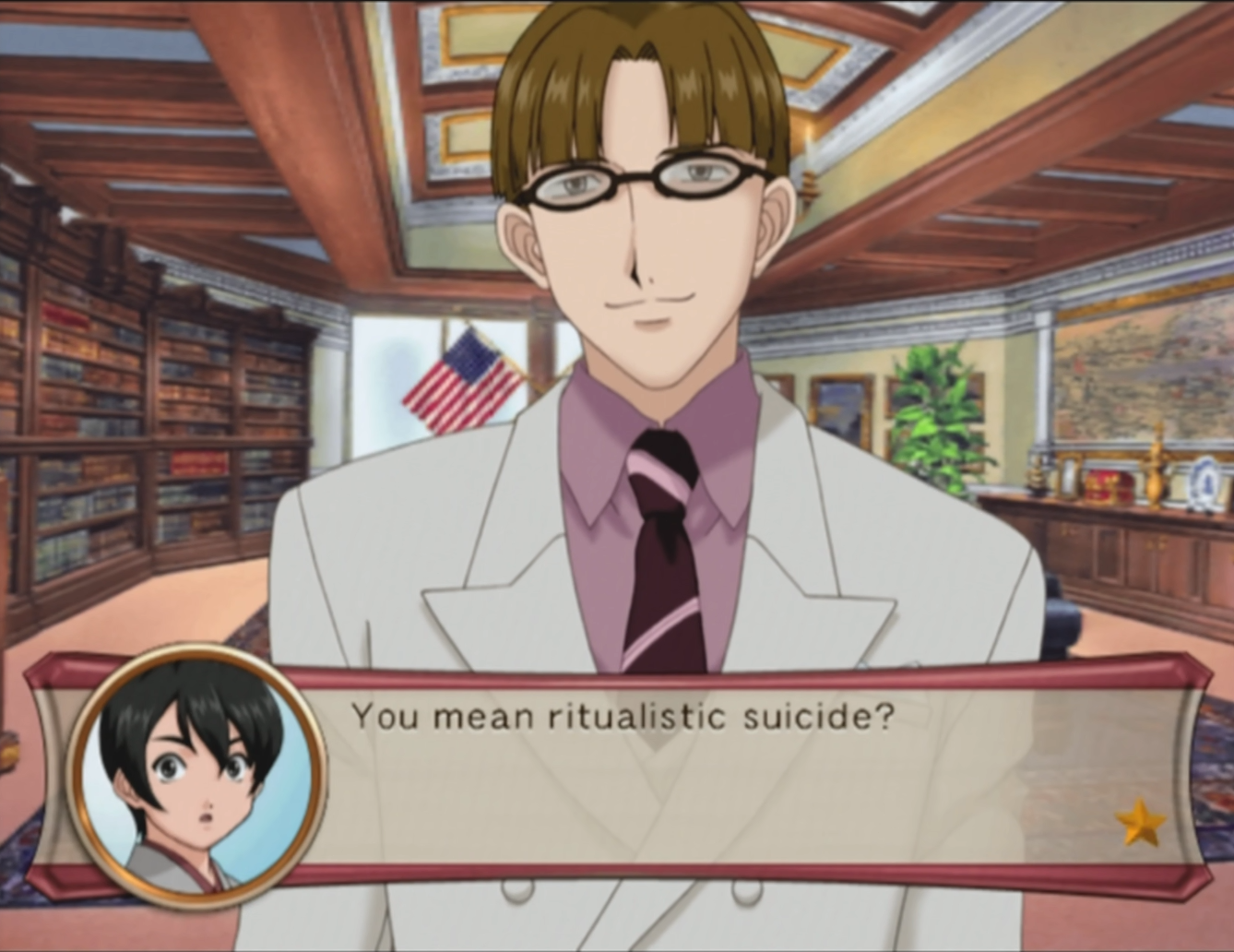
Task: Click the dialogue box to continue
Action: point(701,777)
